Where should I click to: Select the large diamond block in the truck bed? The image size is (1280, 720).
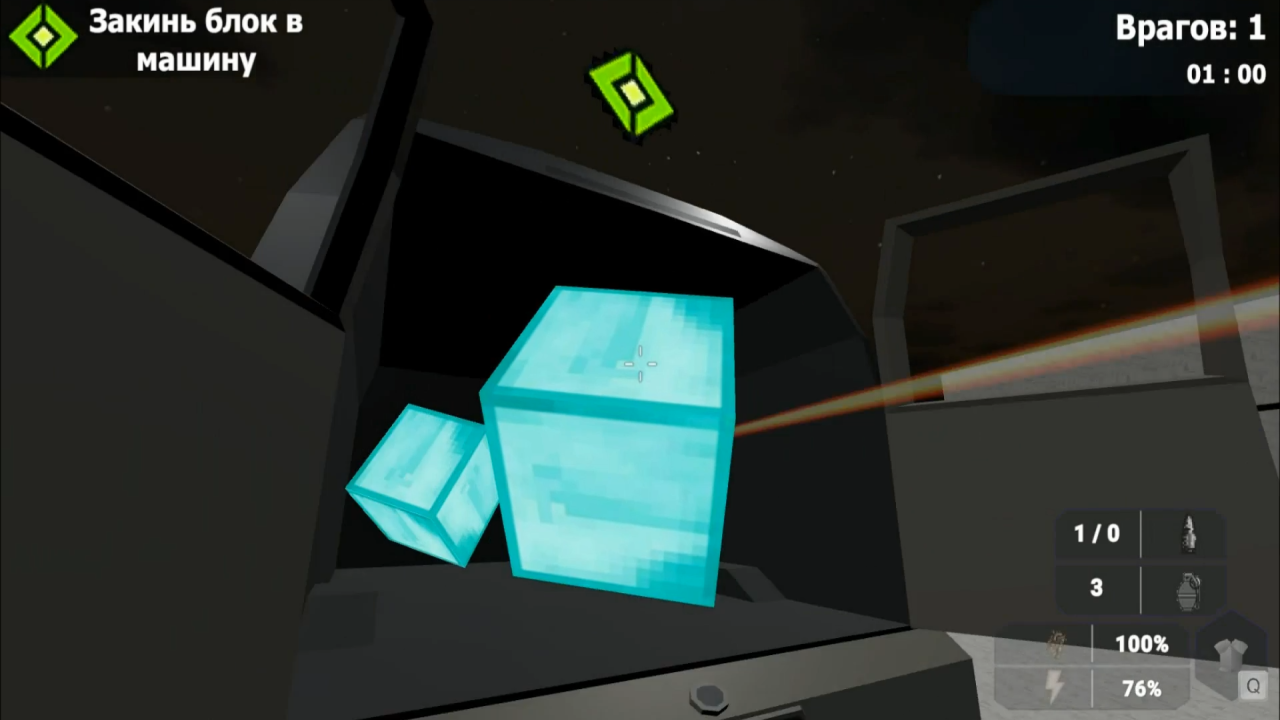pyautogui.click(x=610, y=450)
